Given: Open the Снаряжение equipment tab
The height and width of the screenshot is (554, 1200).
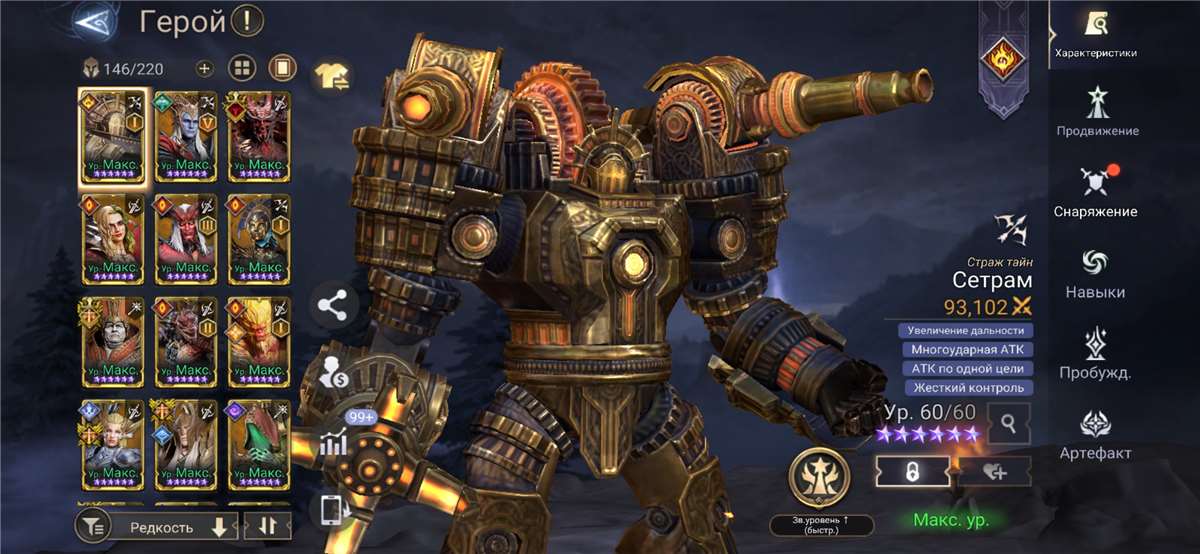Looking at the screenshot, I should (1095, 192).
